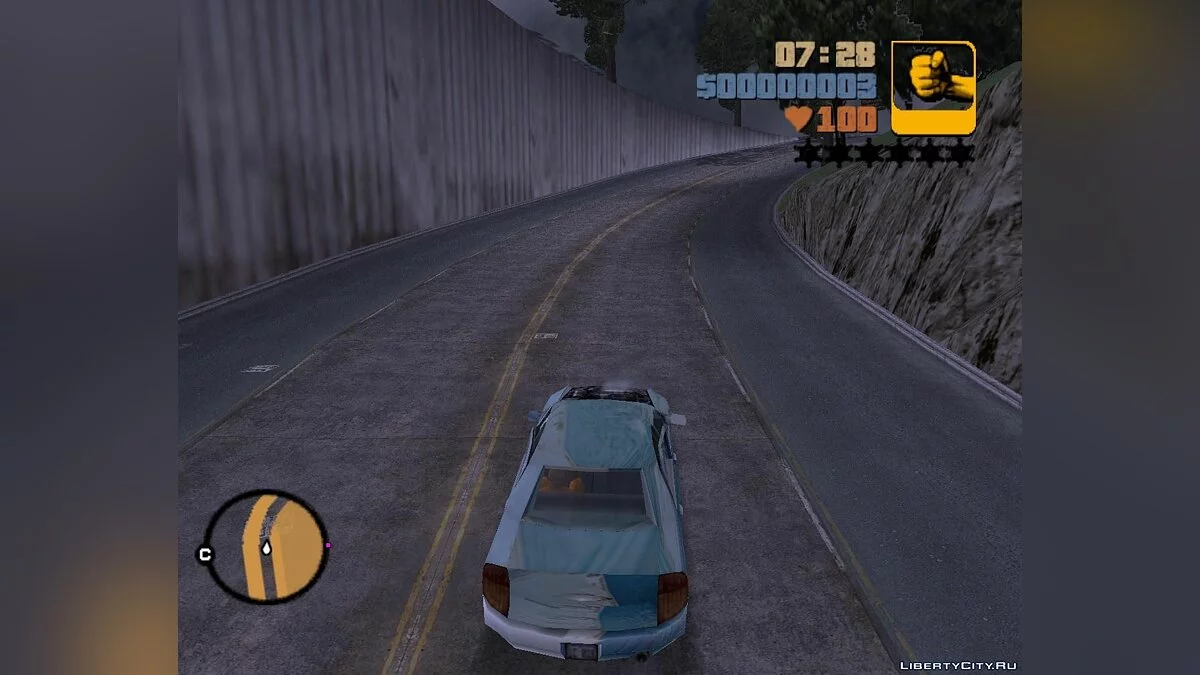The width and height of the screenshot is (1200, 675).
Task: Click the C marker beside the radar
Action: (x=205, y=554)
